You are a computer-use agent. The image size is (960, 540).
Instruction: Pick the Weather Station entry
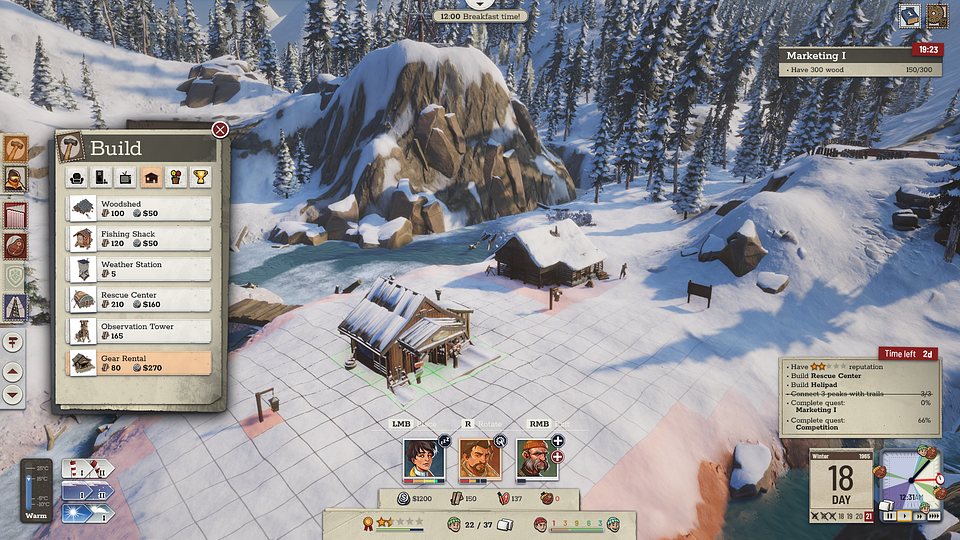click(140, 270)
